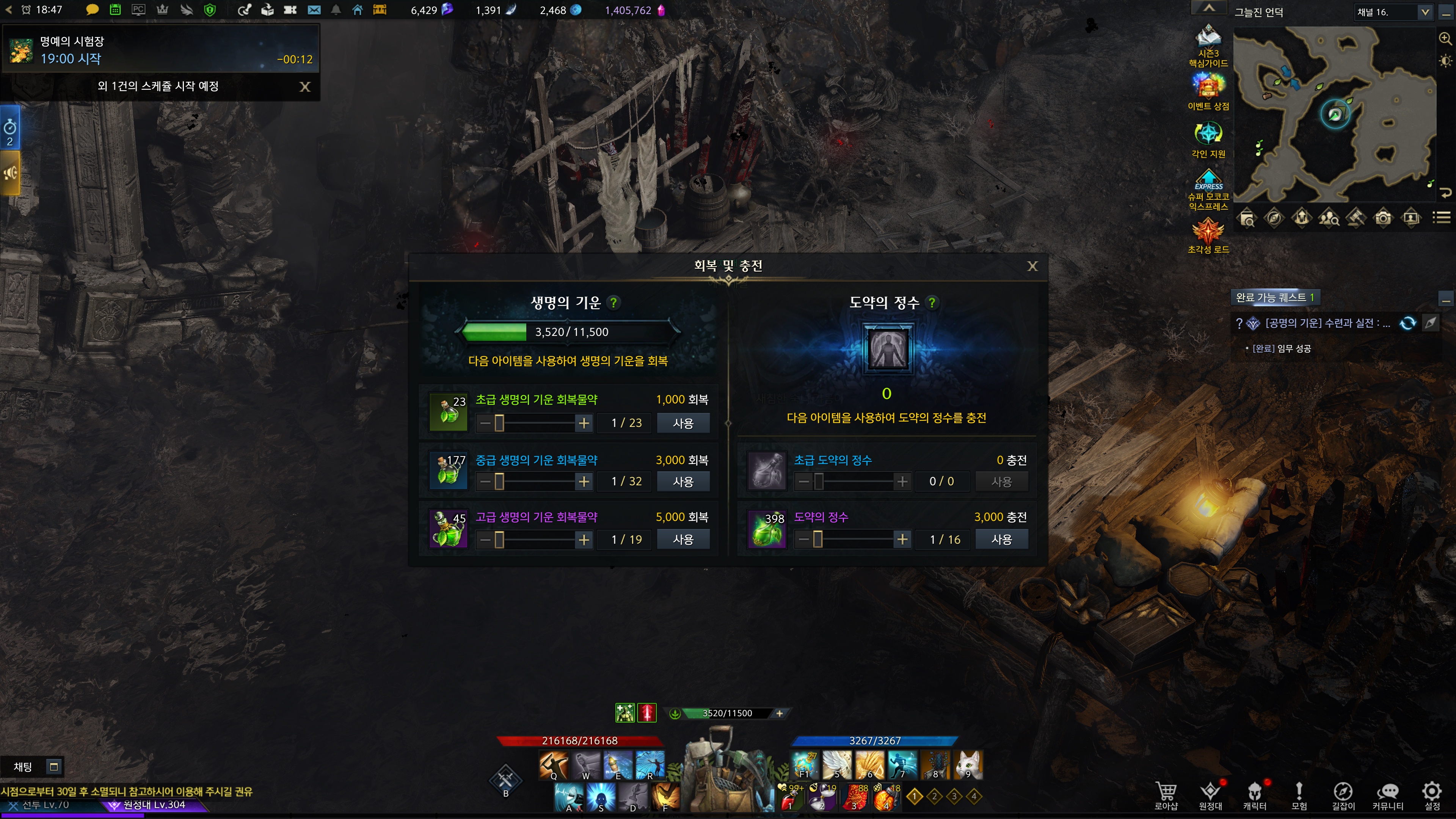Screen dimensions: 1456x819
Task: Open the 캐릭터 menu
Action: (x=1254, y=795)
